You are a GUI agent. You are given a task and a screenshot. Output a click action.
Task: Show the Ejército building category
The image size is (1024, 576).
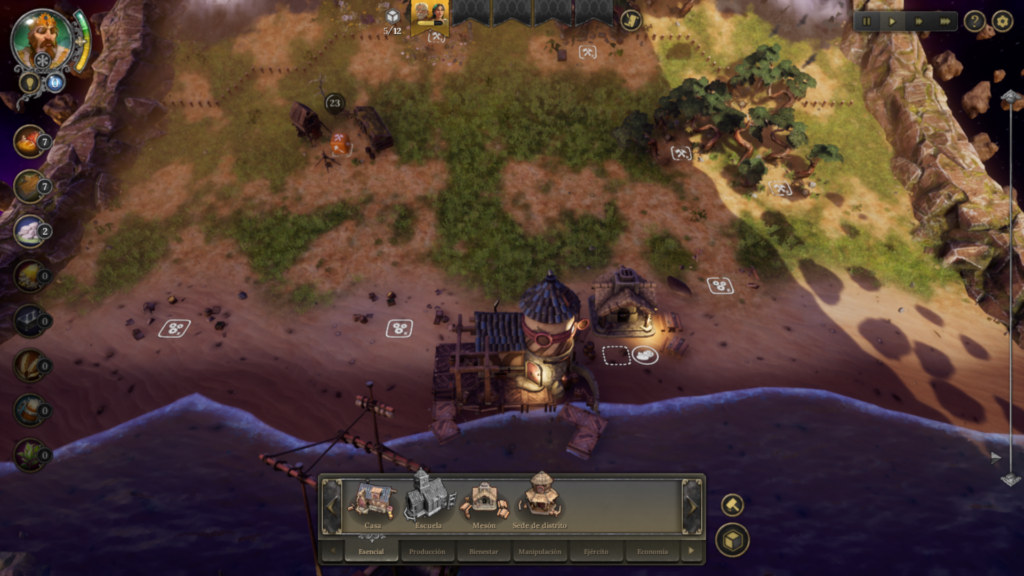(x=596, y=551)
